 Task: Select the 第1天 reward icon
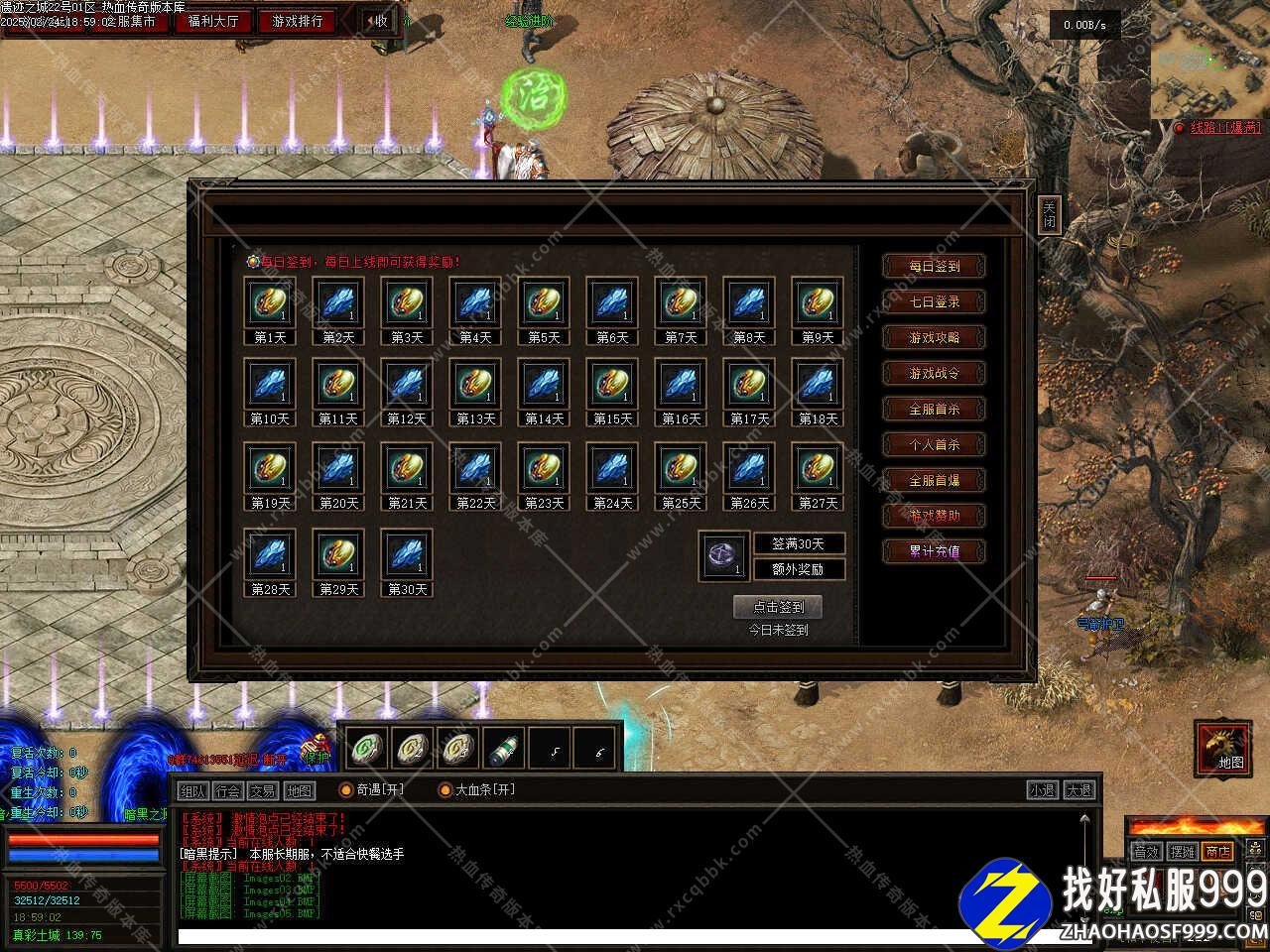coord(270,302)
